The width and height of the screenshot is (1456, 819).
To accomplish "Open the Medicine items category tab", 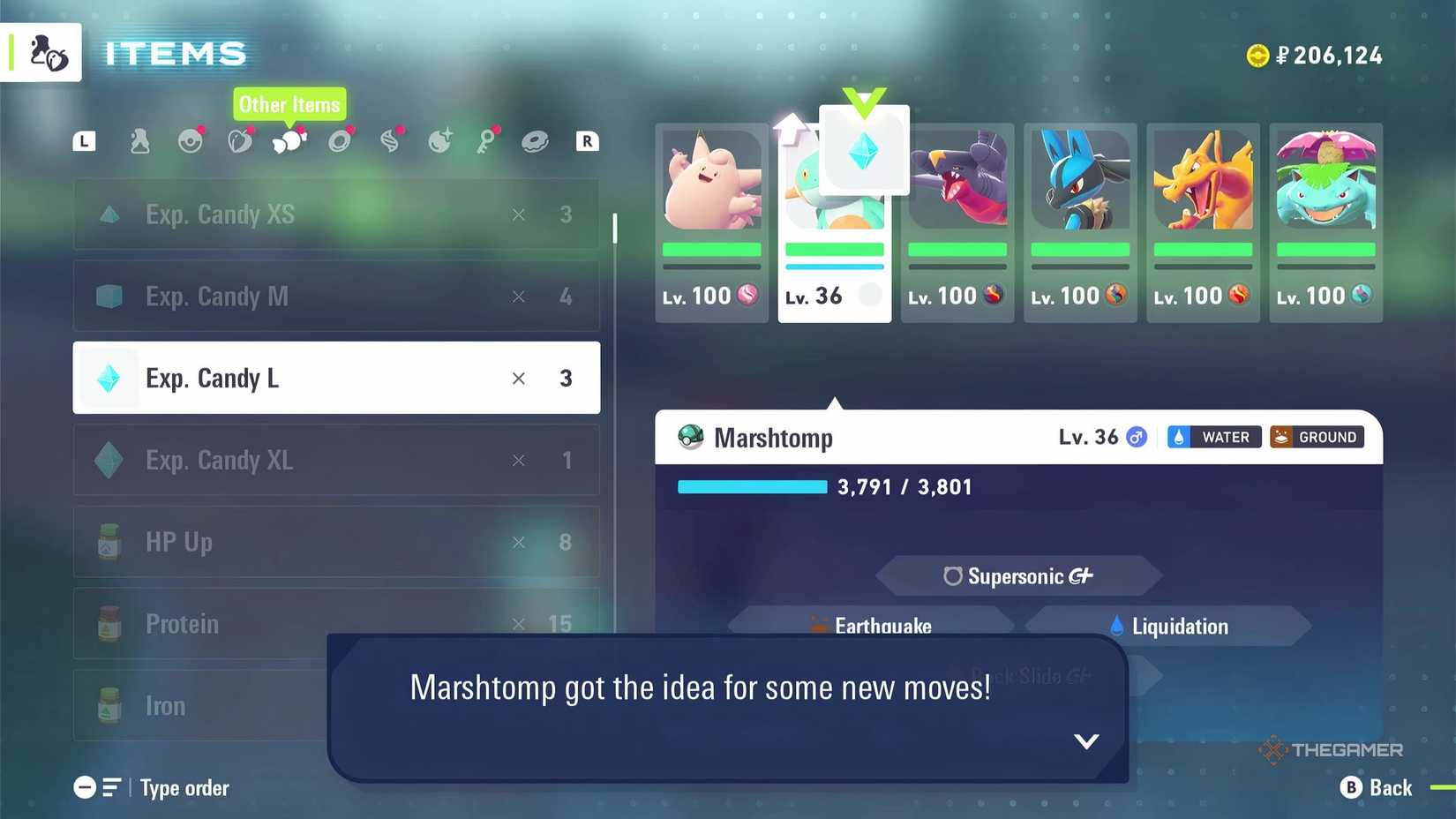I will tap(139, 139).
